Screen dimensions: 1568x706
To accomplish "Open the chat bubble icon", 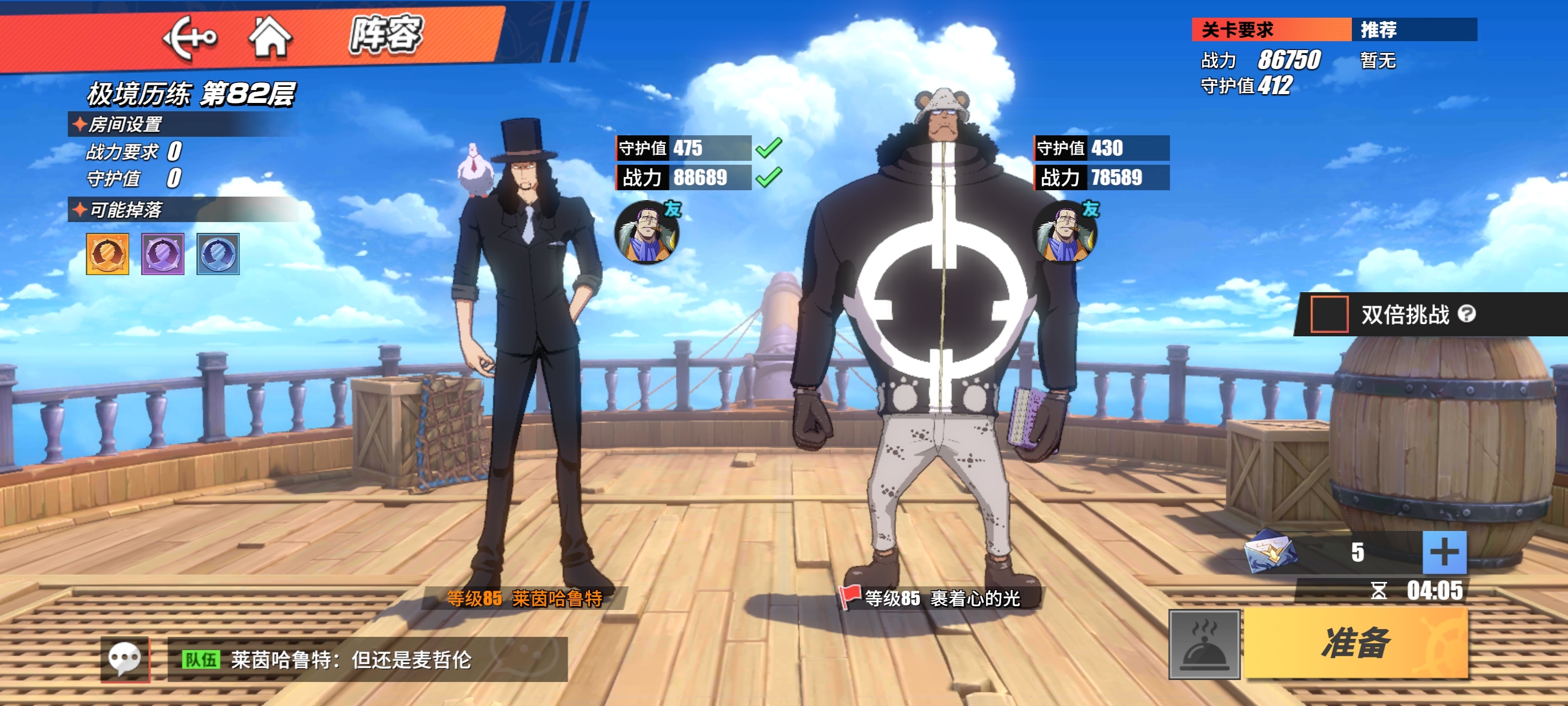I will [x=125, y=659].
